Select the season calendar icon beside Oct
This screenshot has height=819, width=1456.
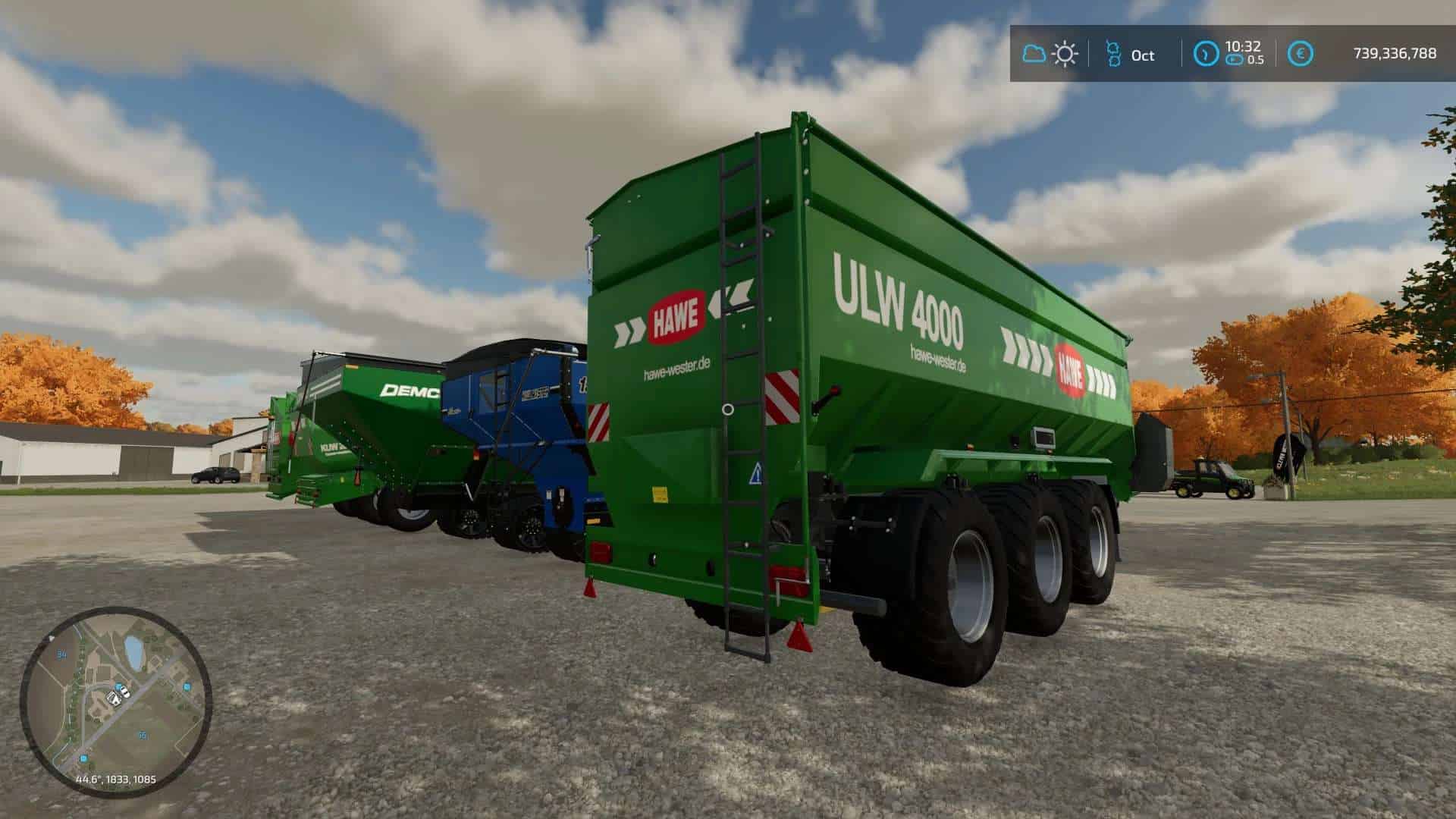tap(1113, 54)
